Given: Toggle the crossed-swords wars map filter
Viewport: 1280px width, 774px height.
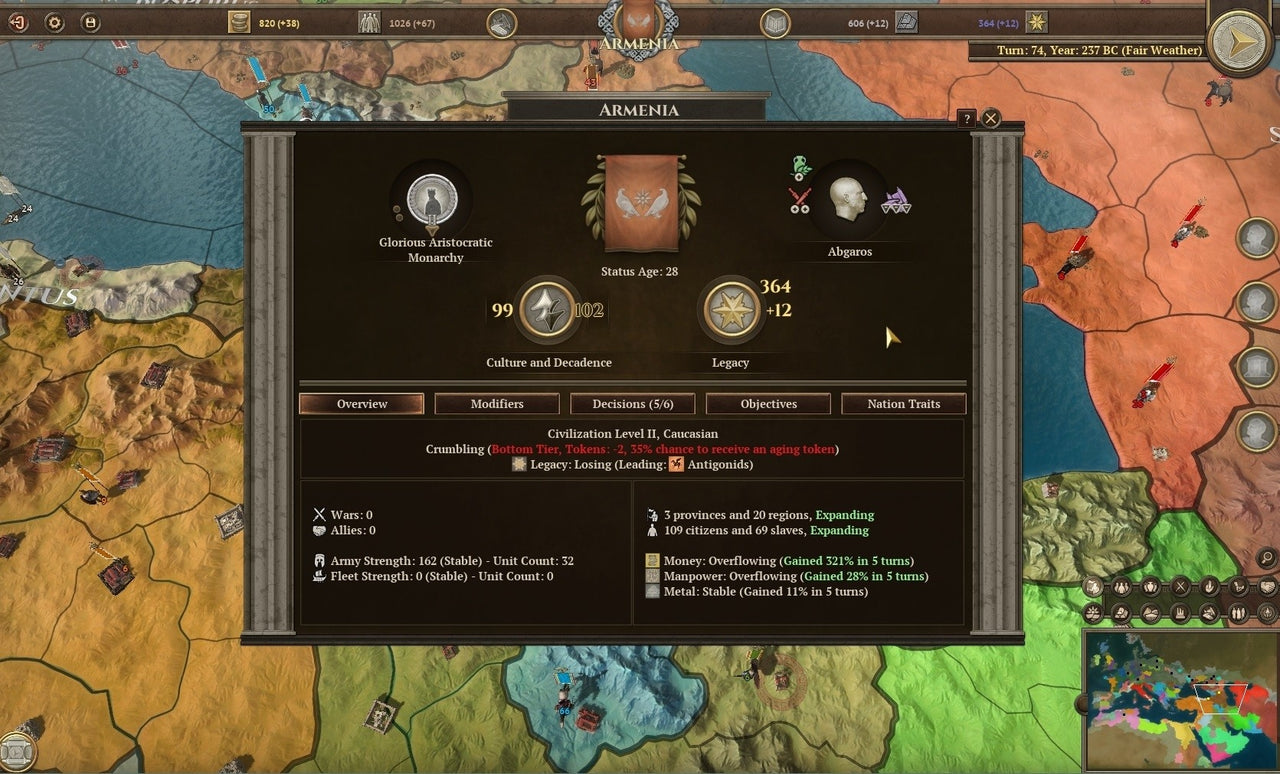Looking at the screenshot, I should coord(1180,588).
